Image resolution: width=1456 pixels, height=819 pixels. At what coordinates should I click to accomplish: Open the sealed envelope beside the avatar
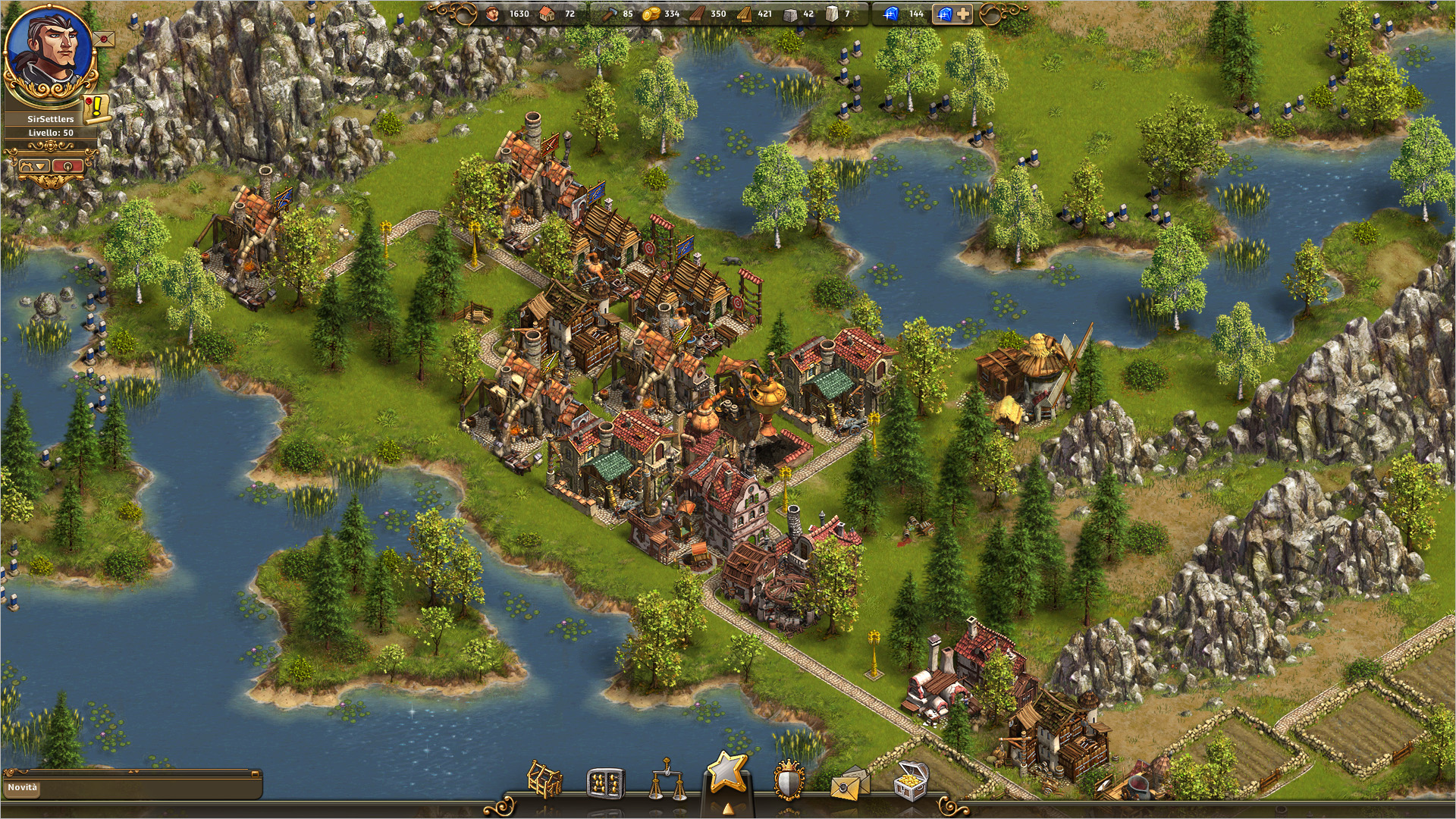(x=105, y=37)
